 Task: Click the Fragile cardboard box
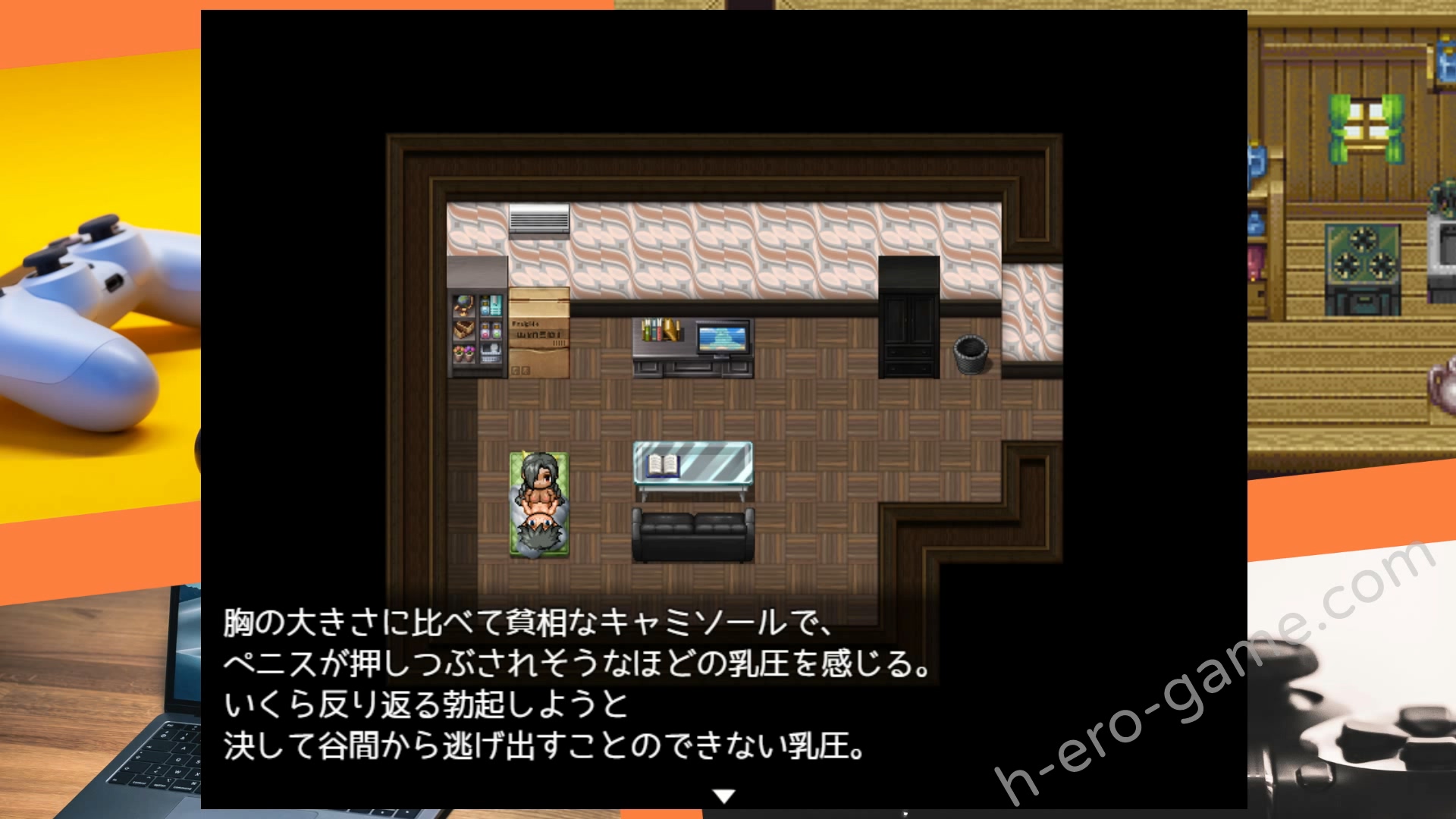540,334
